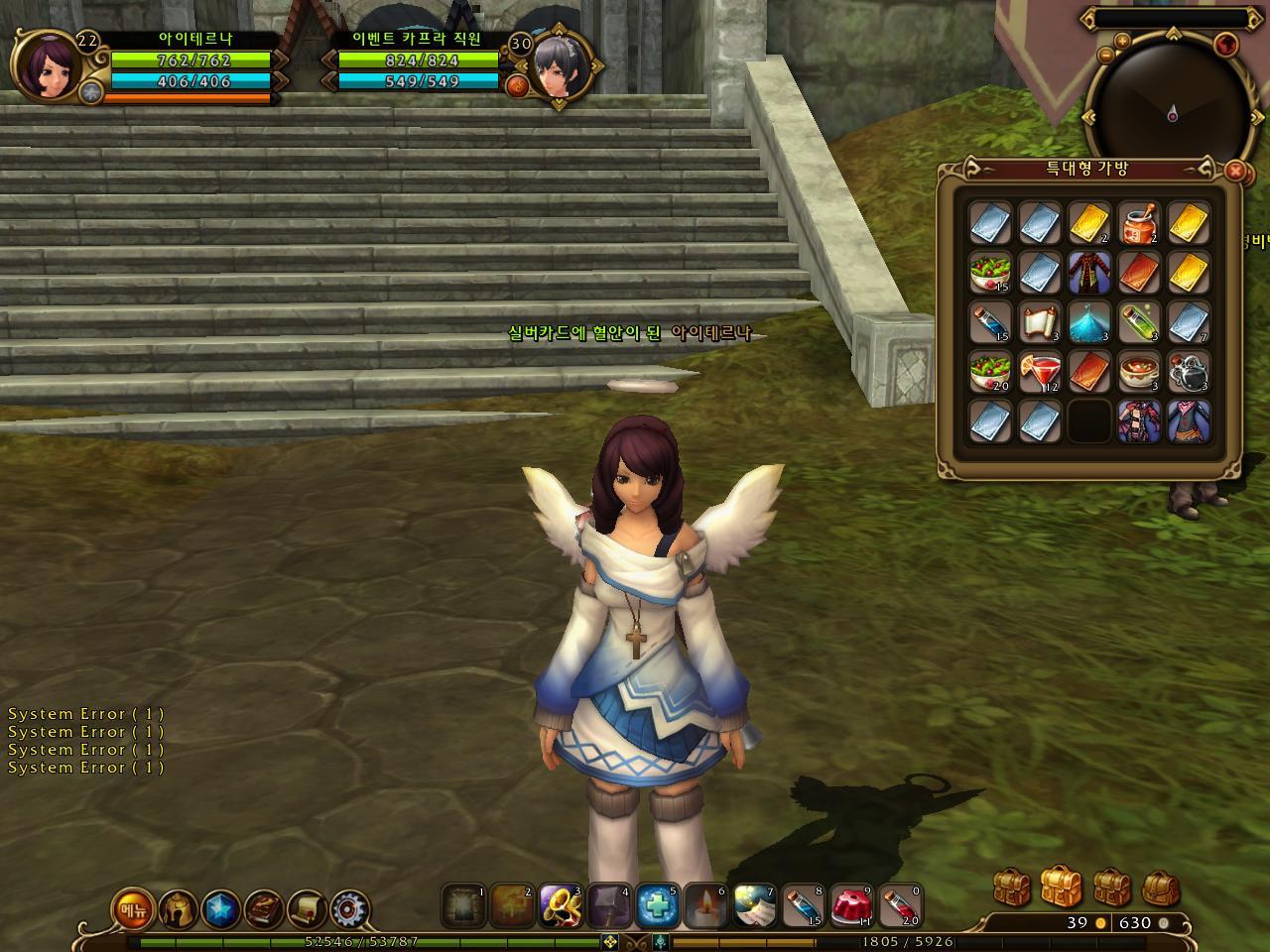Open the quest scroll icon
Screen dimensions: 1270x952
(x=308, y=908)
